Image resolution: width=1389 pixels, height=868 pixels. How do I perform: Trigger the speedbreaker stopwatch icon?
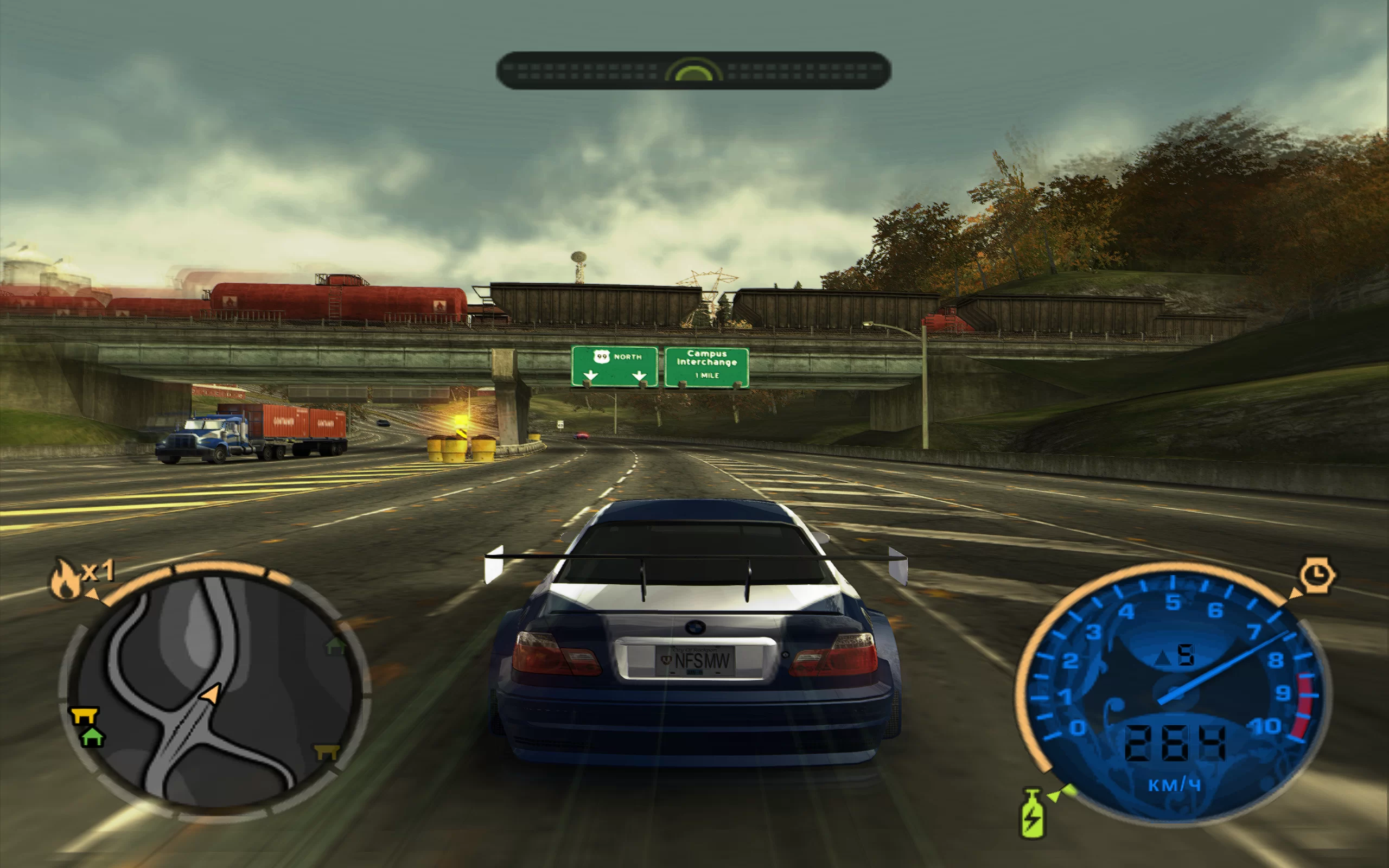tap(1317, 575)
